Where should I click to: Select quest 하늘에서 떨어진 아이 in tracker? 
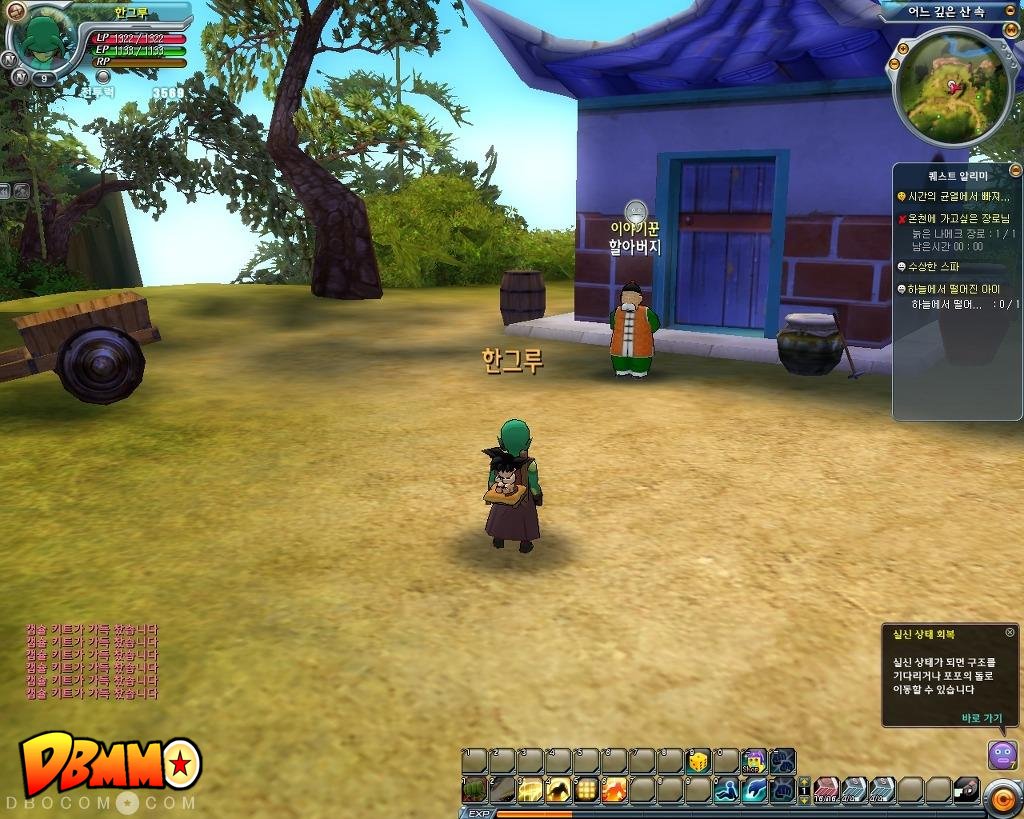pyautogui.click(x=954, y=289)
